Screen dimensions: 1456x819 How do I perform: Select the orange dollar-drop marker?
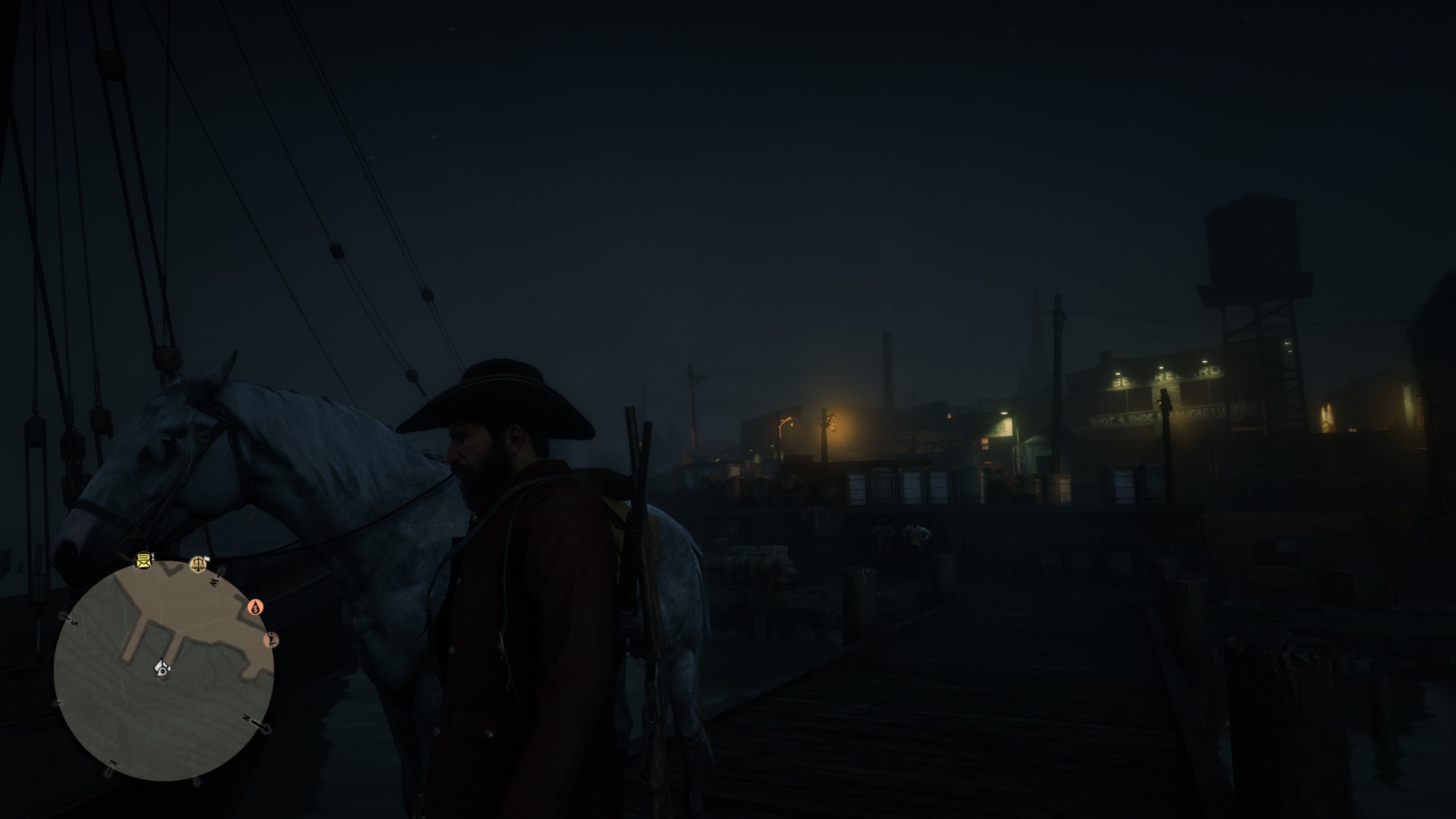coord(256,607)
